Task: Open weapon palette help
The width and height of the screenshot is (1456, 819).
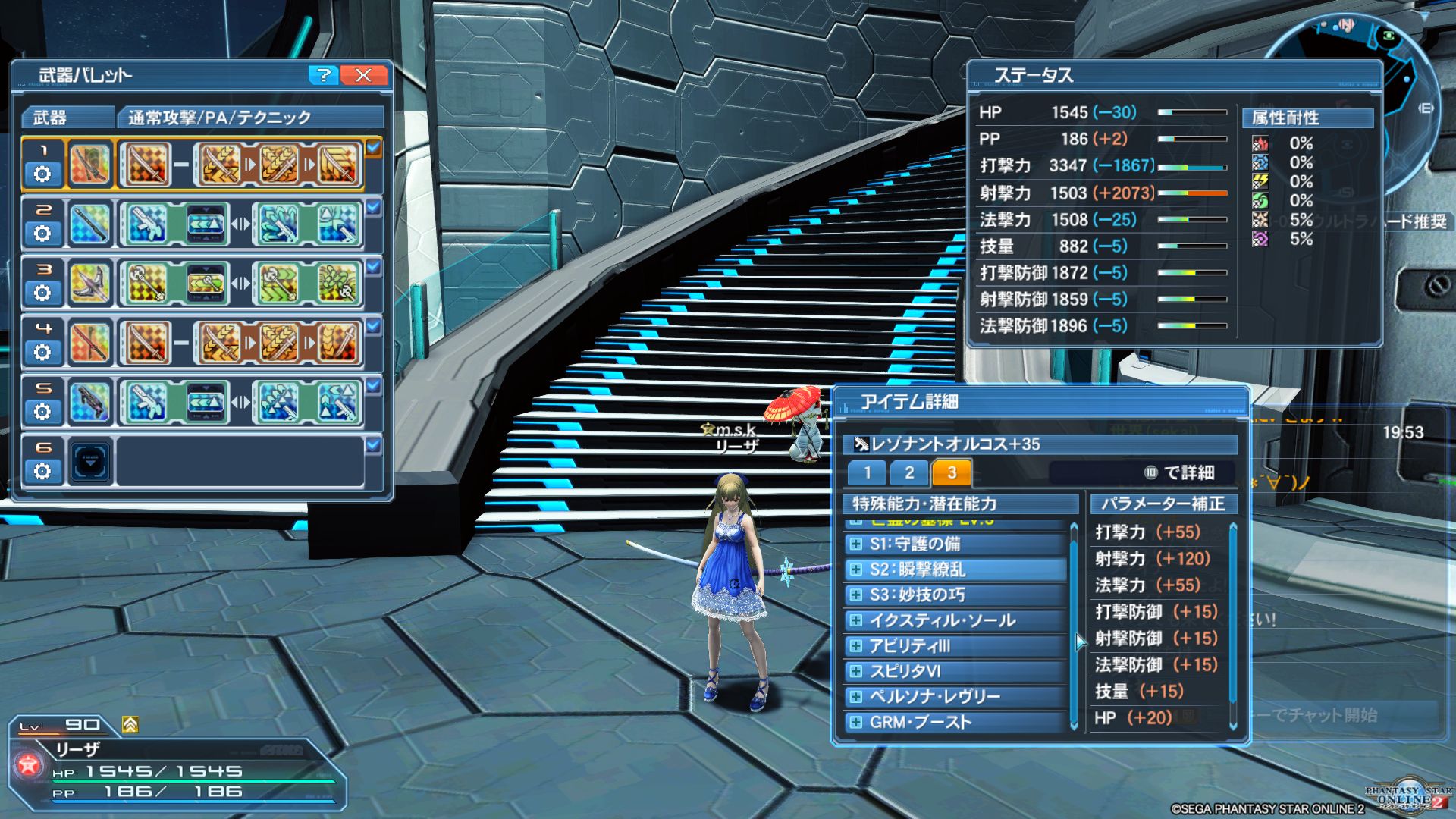Action: (x=323, y=75)
